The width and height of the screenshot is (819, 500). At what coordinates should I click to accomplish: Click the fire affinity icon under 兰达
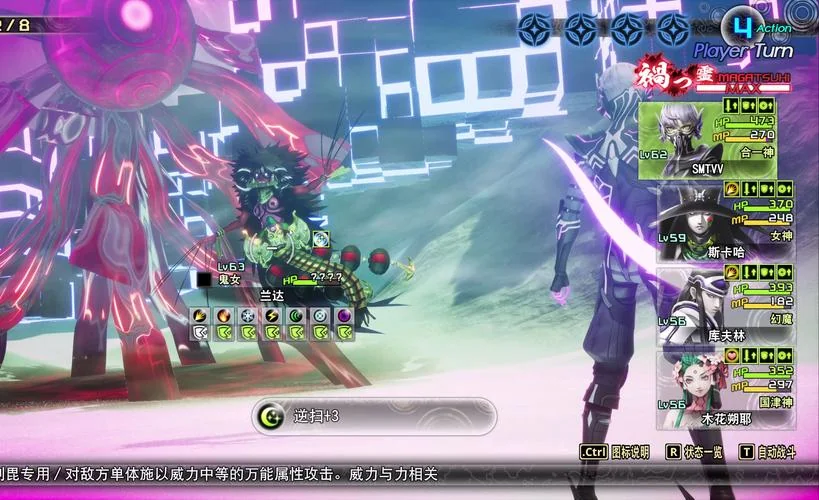coord(225,315)
